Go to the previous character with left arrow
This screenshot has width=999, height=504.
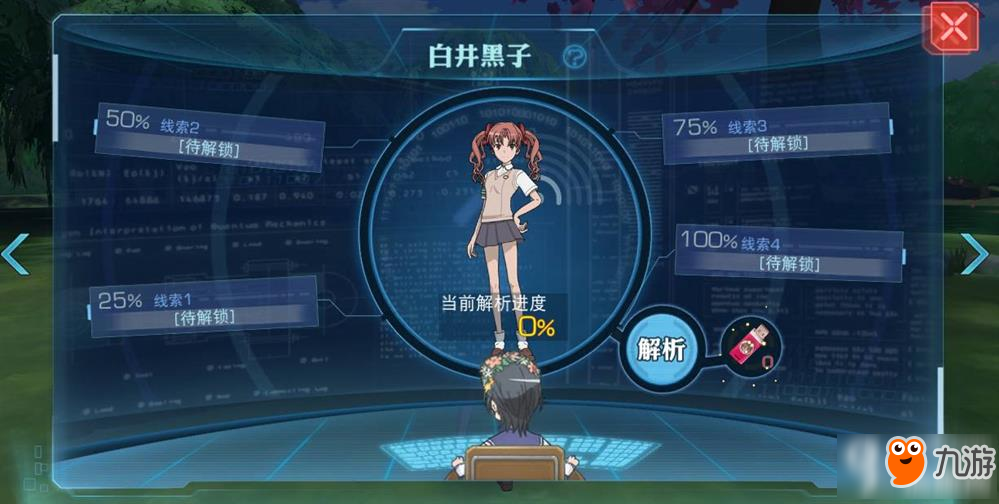(15, 254)
